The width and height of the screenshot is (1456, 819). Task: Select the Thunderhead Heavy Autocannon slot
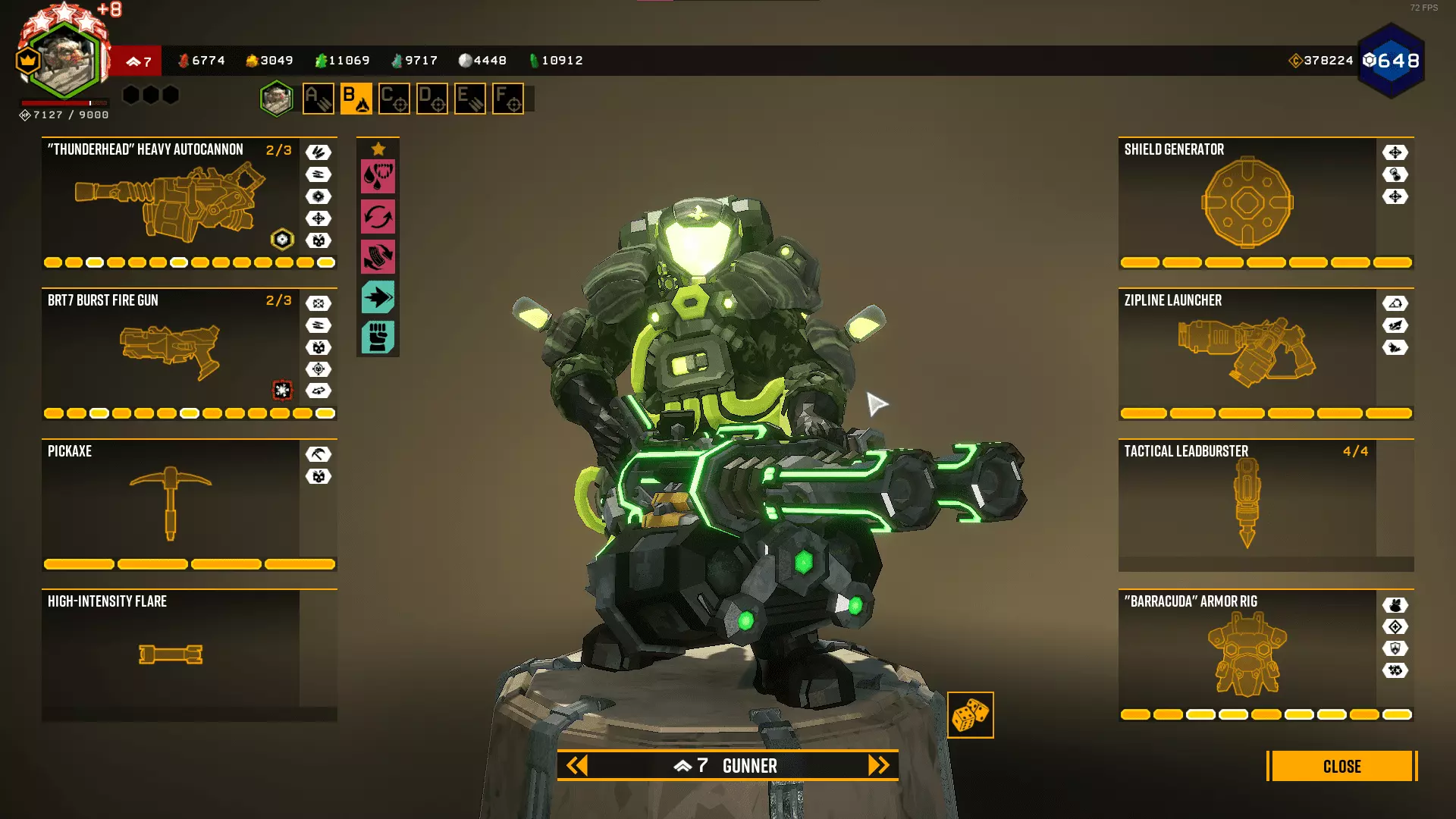pyautogui.click(x=171, y=202)
